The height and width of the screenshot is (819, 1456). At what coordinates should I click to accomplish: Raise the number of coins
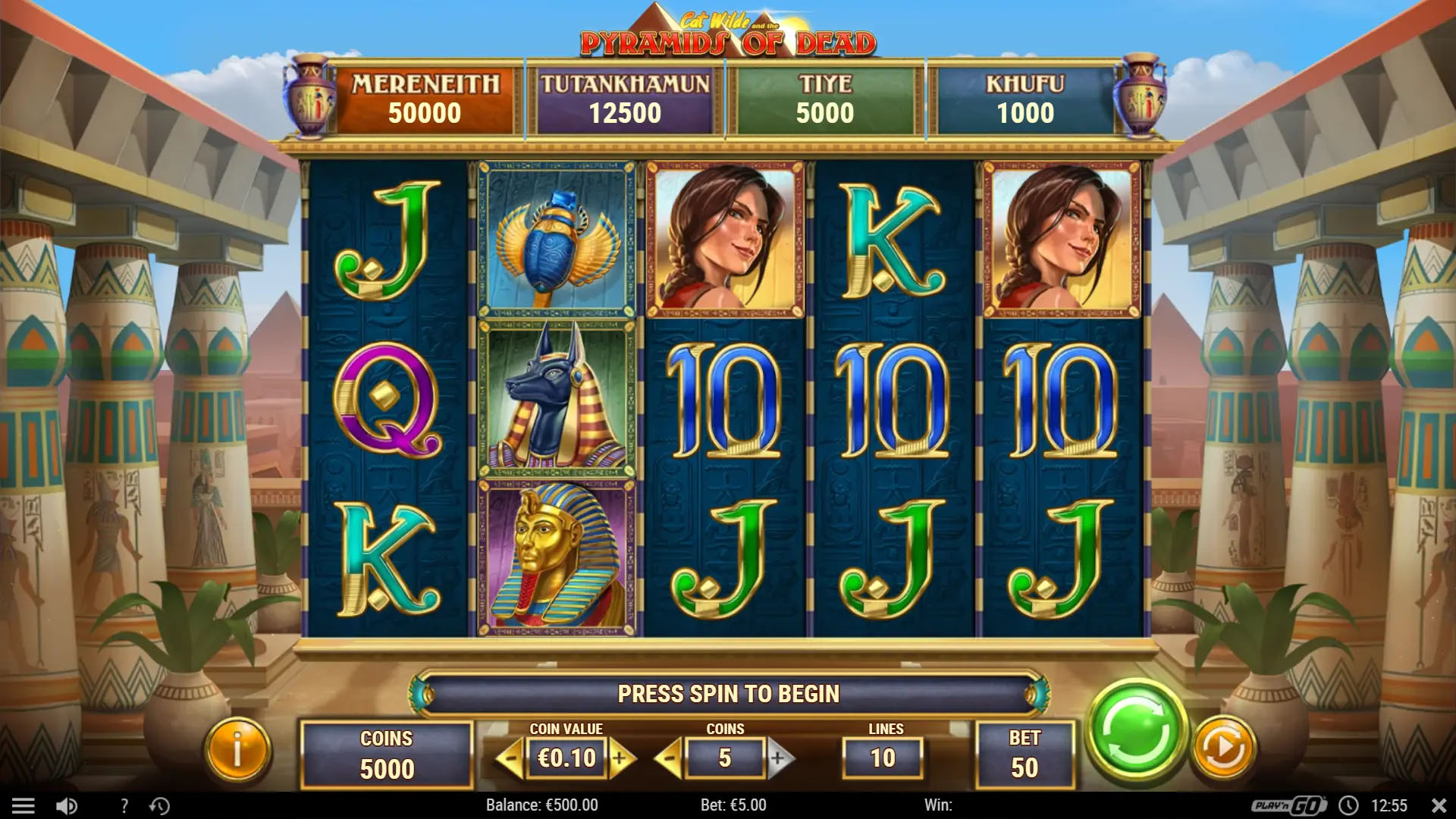(x=779, y=758)
